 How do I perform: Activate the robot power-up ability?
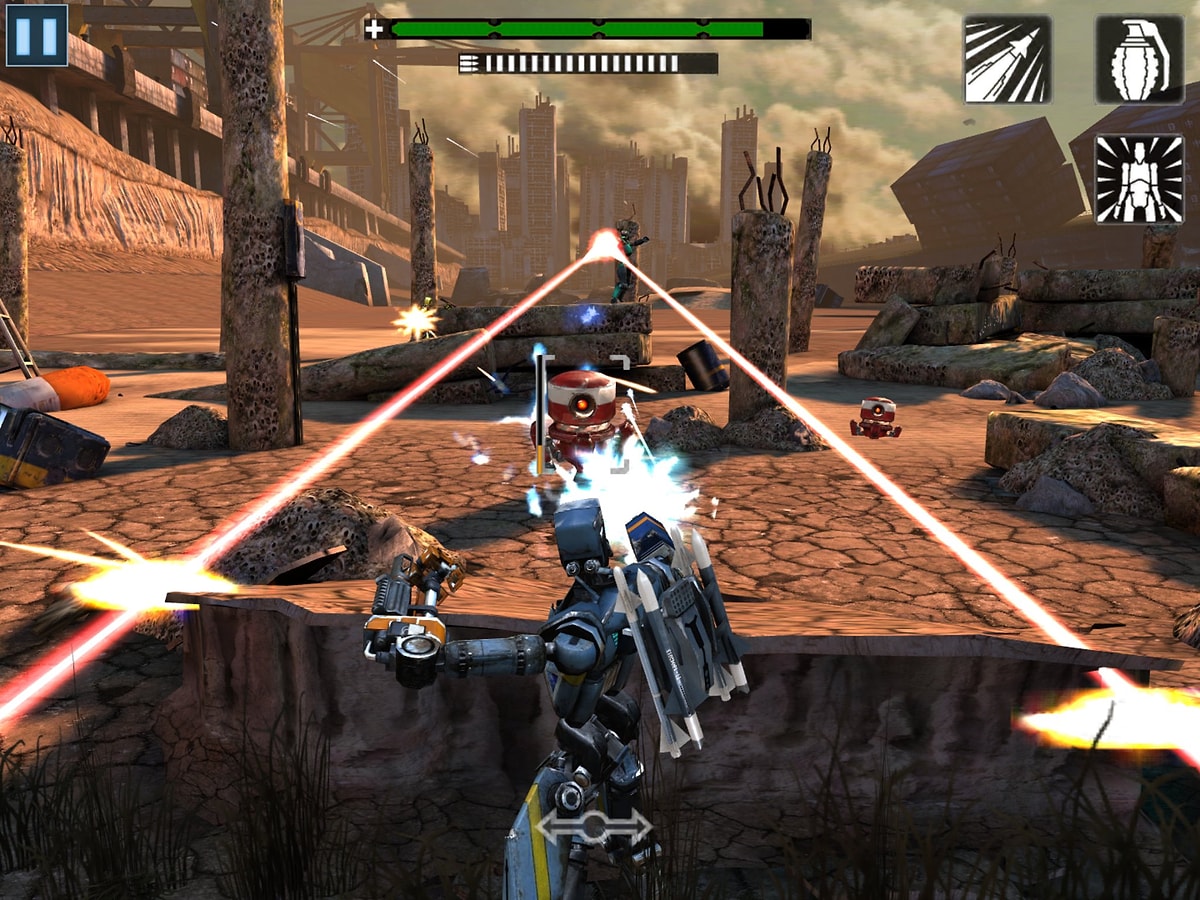[1139, 179]
